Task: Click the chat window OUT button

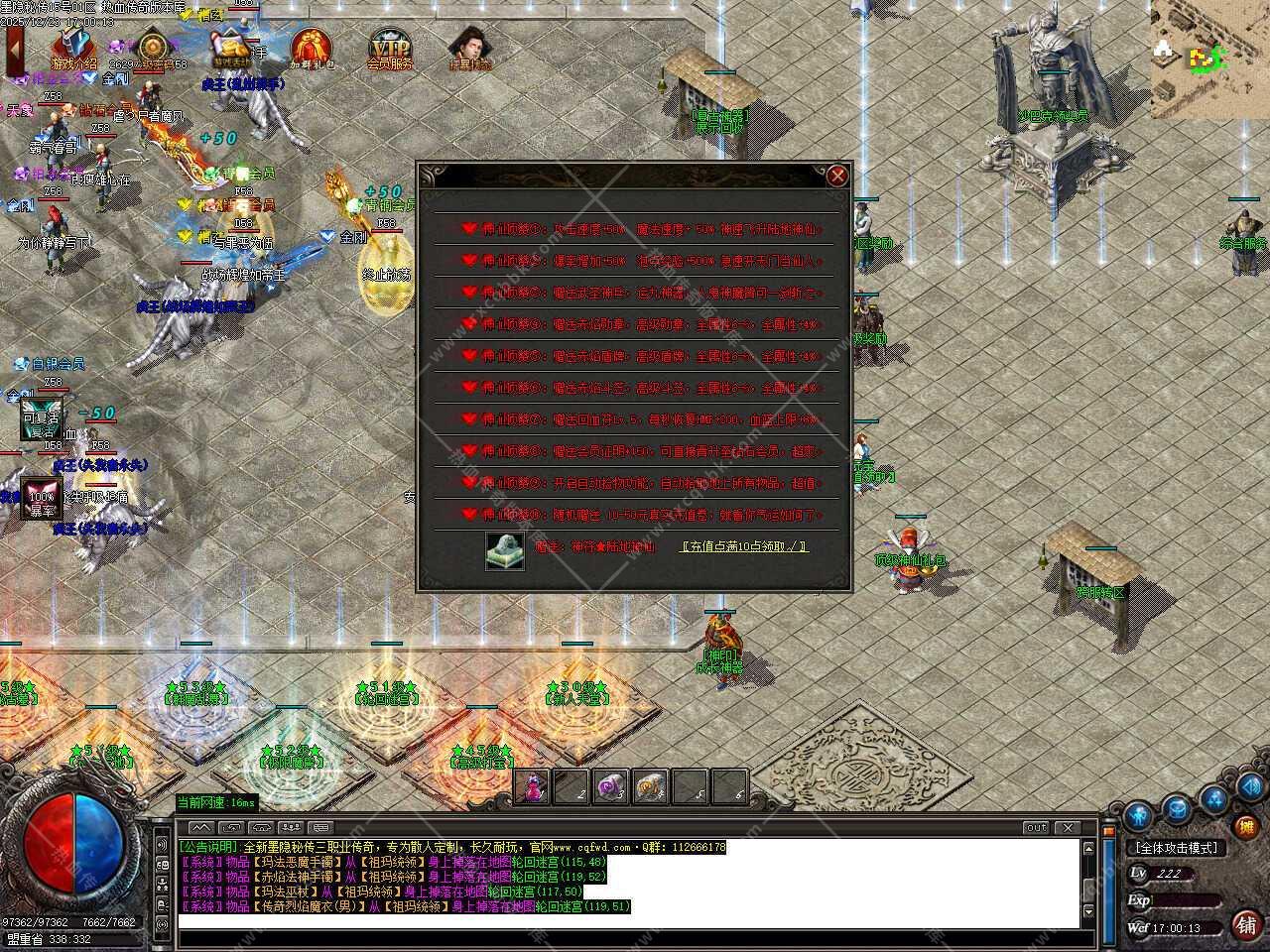Action: point(1036,828)
